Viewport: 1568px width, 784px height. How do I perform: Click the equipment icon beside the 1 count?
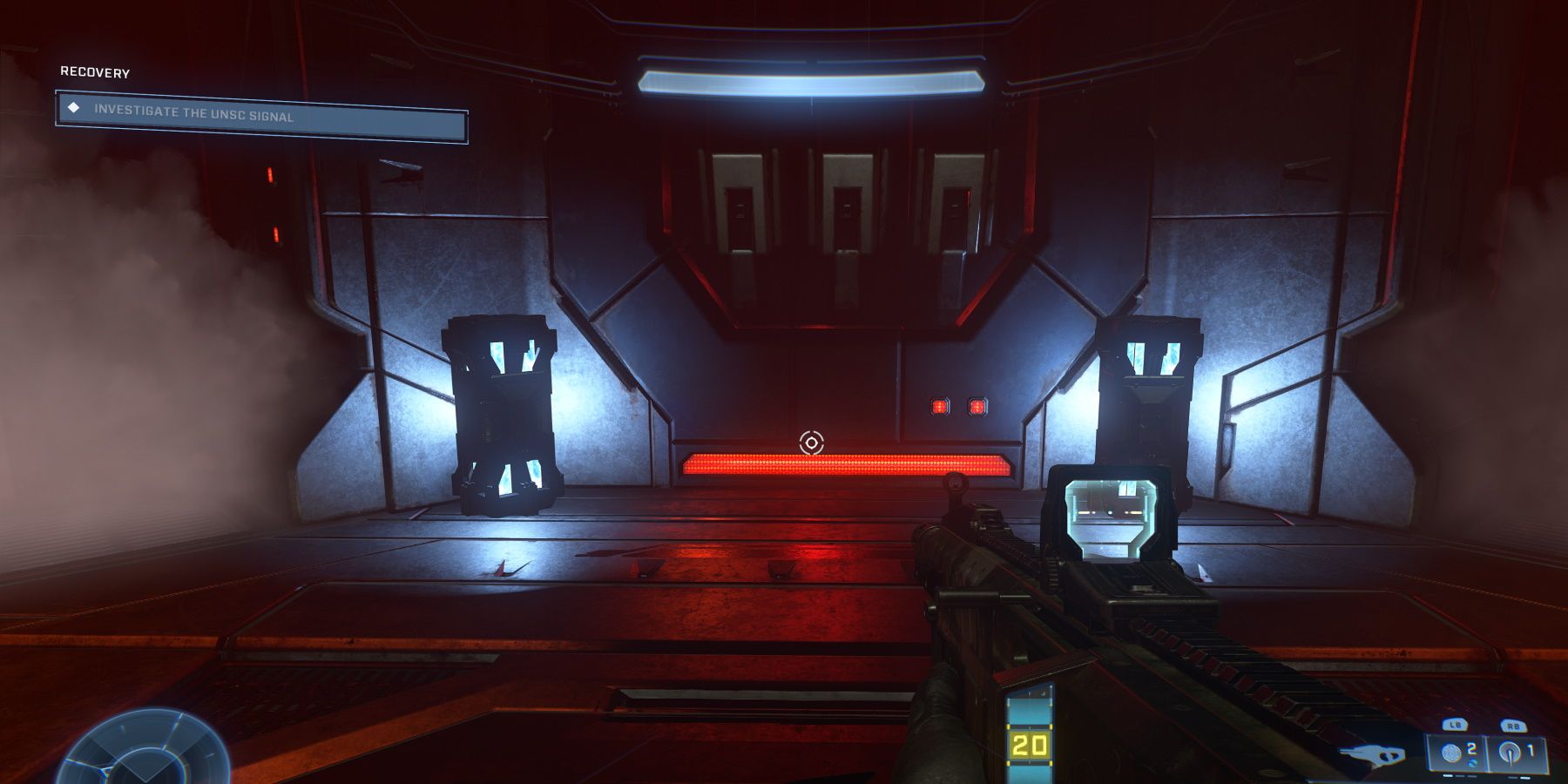pos(1509,751)
